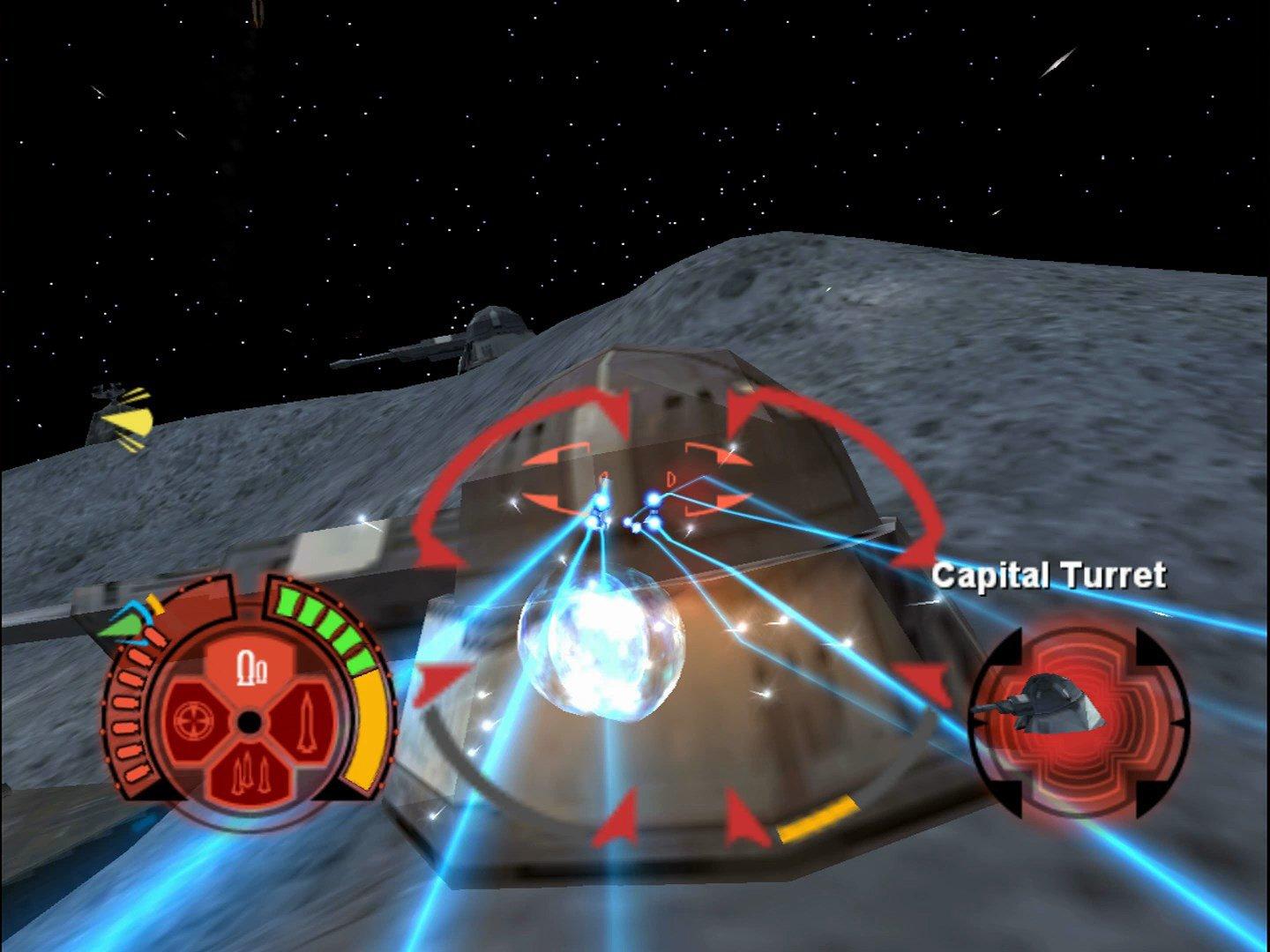
Task: Select the blaster cannon weapon icon
Action: 252,667
